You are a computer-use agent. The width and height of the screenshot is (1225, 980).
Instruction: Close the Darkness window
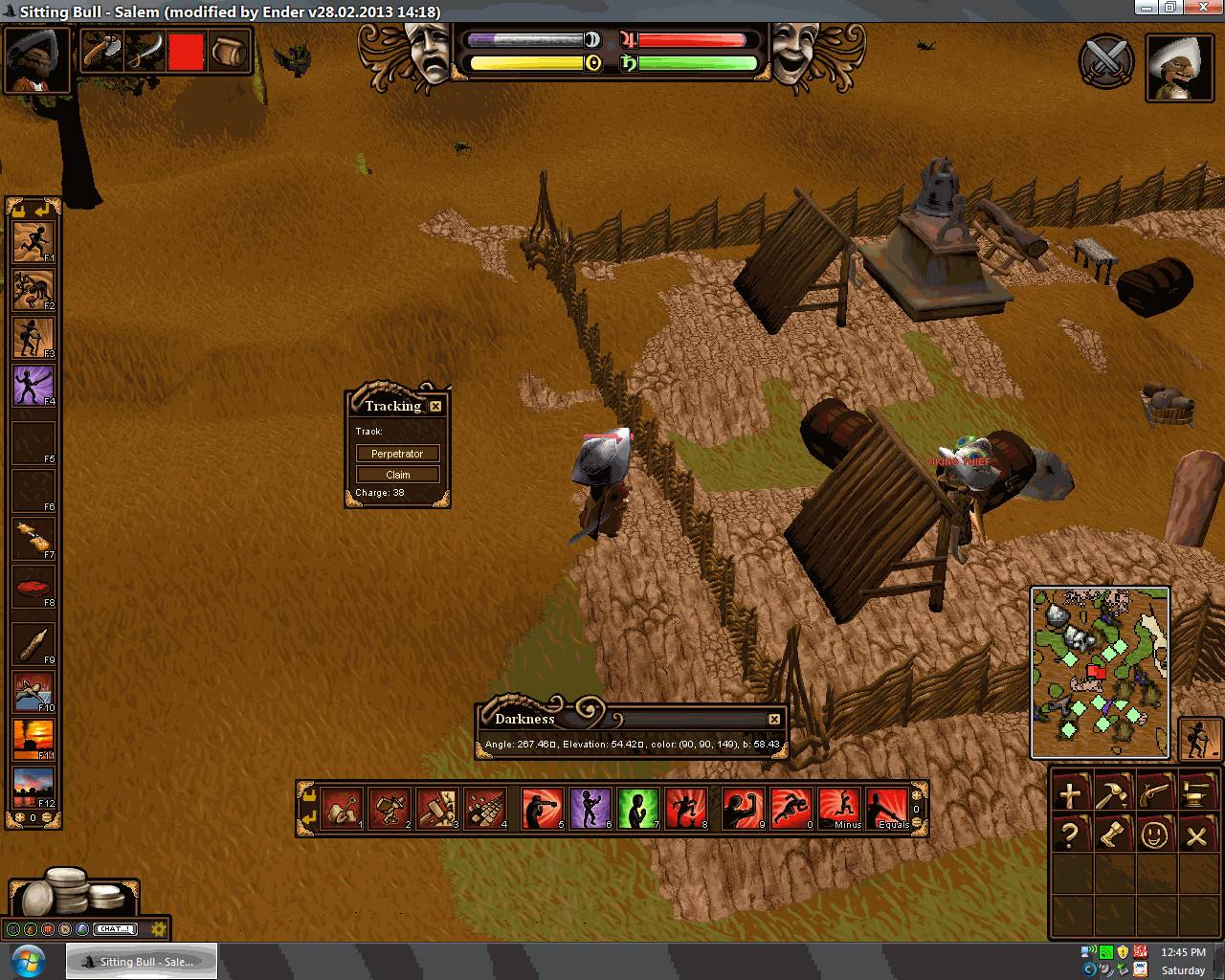(774, 719)
